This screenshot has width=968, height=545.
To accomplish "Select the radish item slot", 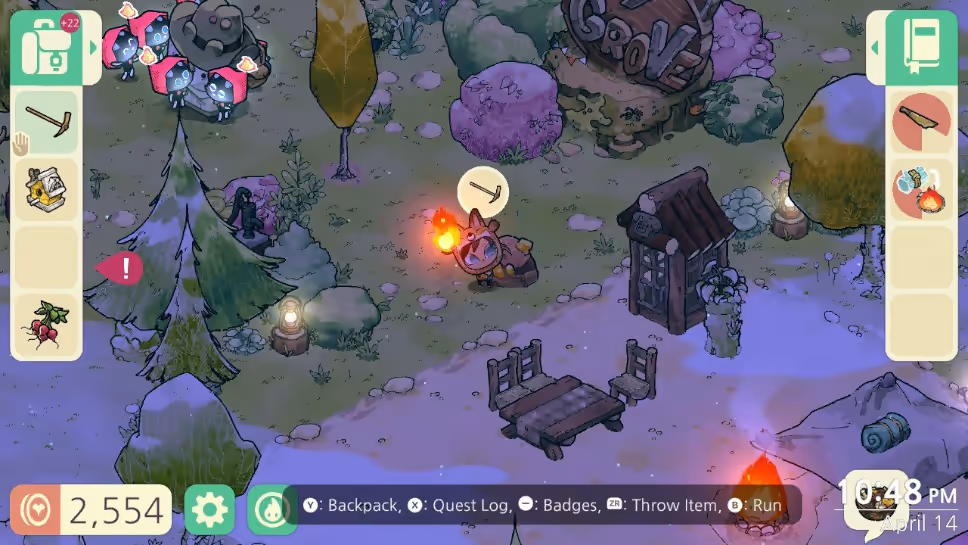I will 46,324.
